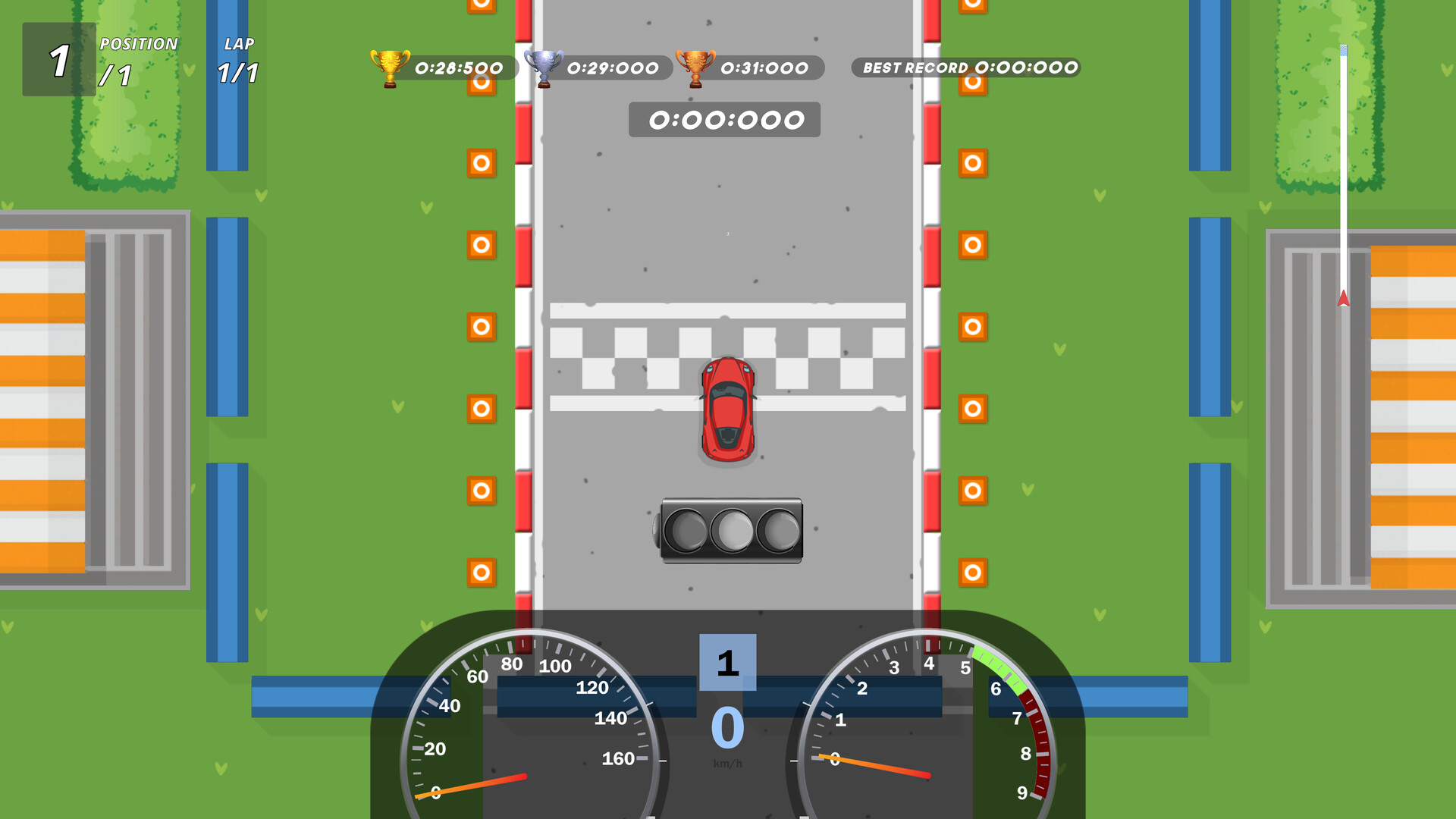Open the 0:31:000 bronze time entry
The width and height of the screenshot is (1456, 819).
point(764,67)
